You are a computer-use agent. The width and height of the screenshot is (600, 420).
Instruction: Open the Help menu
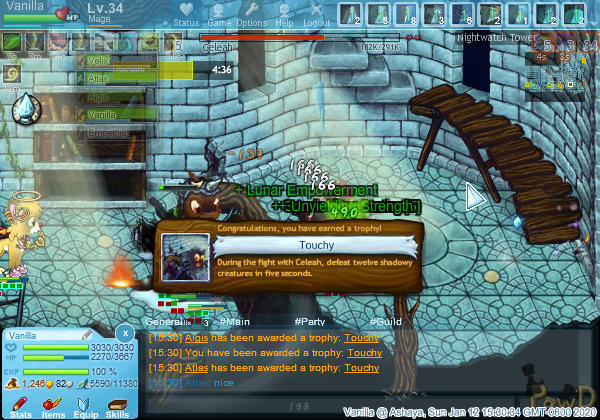tap(284, 14)
